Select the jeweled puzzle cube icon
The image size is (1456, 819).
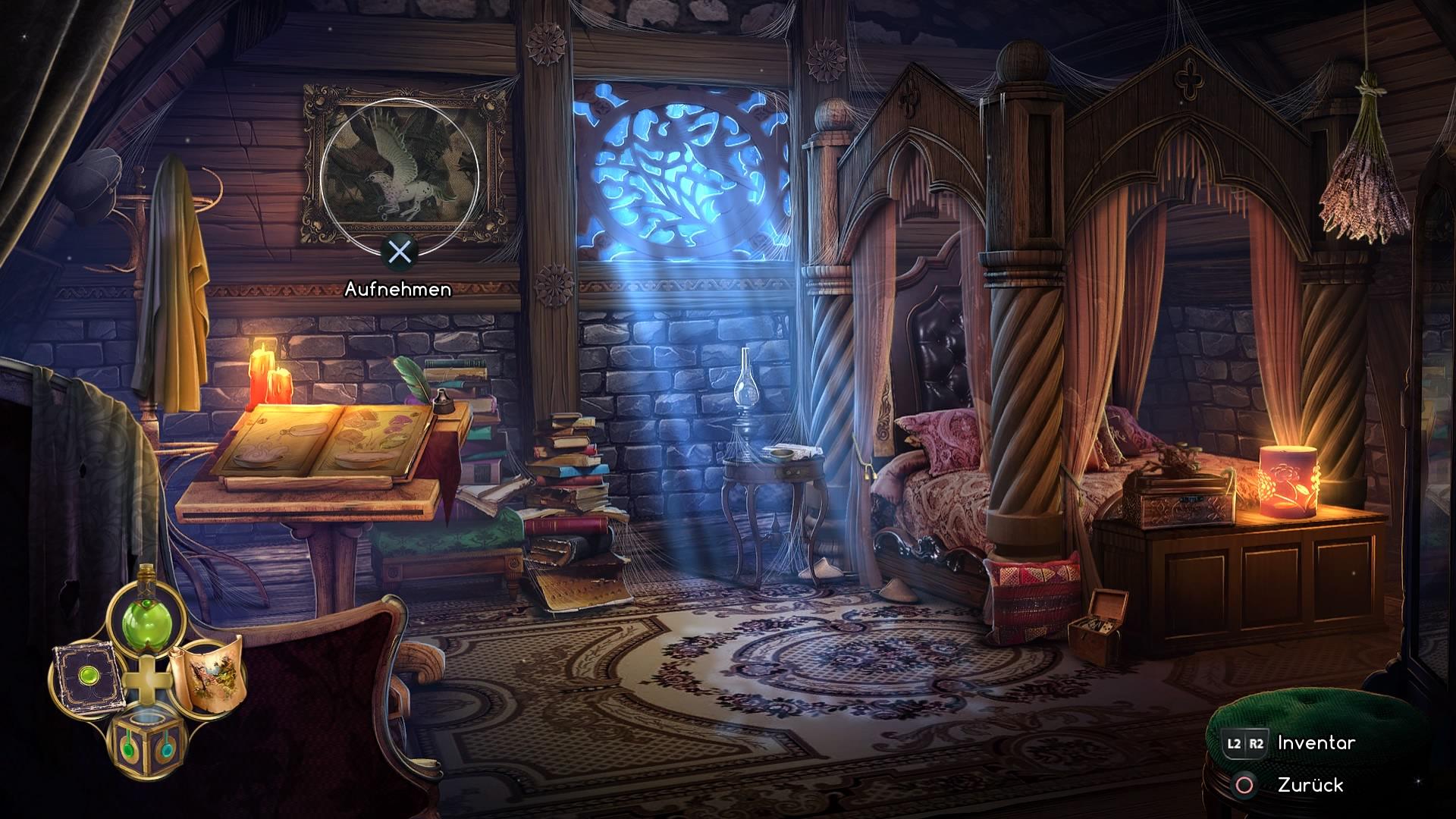click(x=148, y=739)
